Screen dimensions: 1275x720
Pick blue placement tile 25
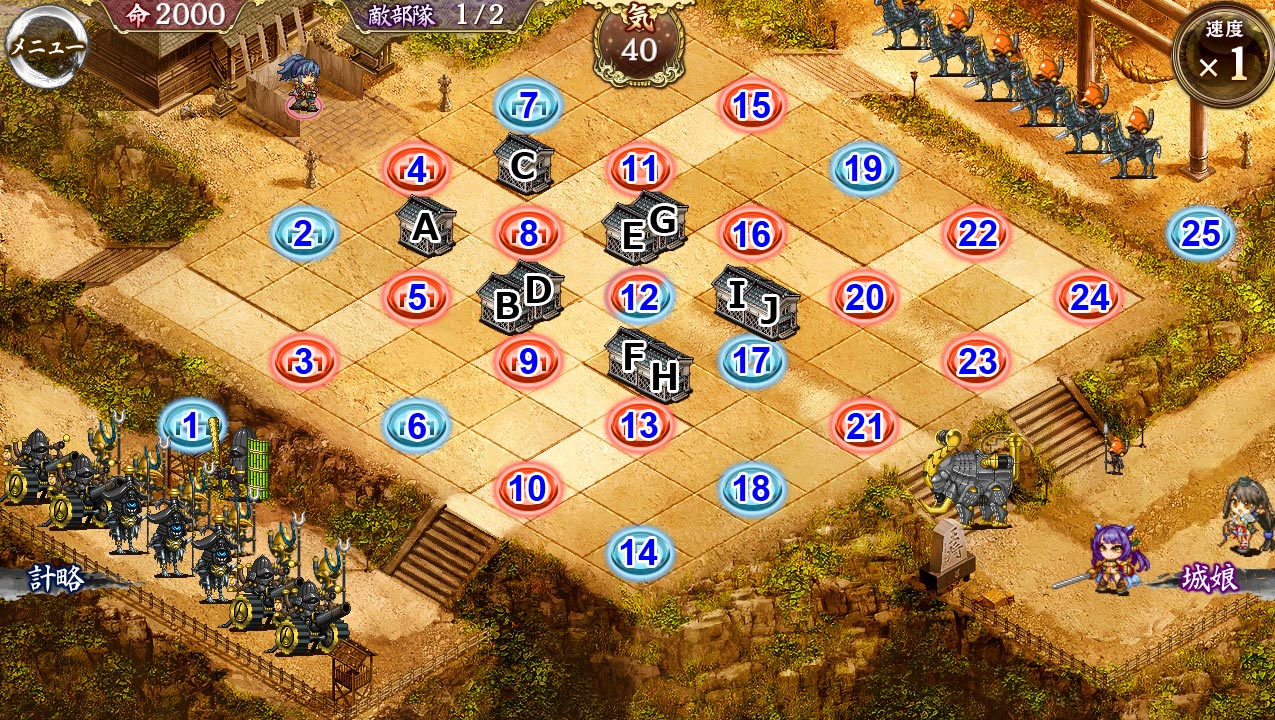pyautogui.click(x=1200, y=234)
